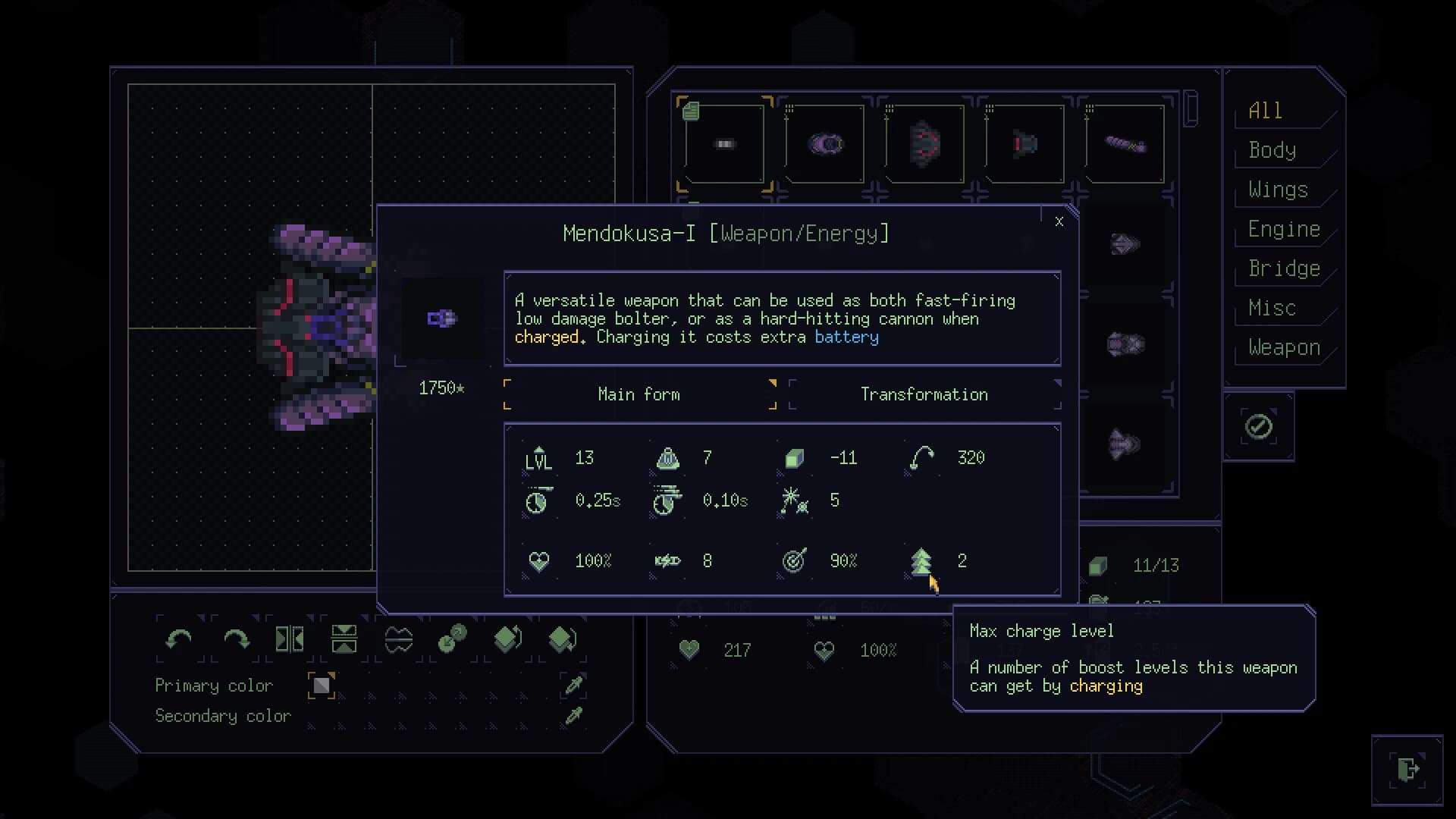Image resolution: width=1456 pixels, height=819 pixels.
Task: Select the Redo arrow icon
Action: click(236, 639)
